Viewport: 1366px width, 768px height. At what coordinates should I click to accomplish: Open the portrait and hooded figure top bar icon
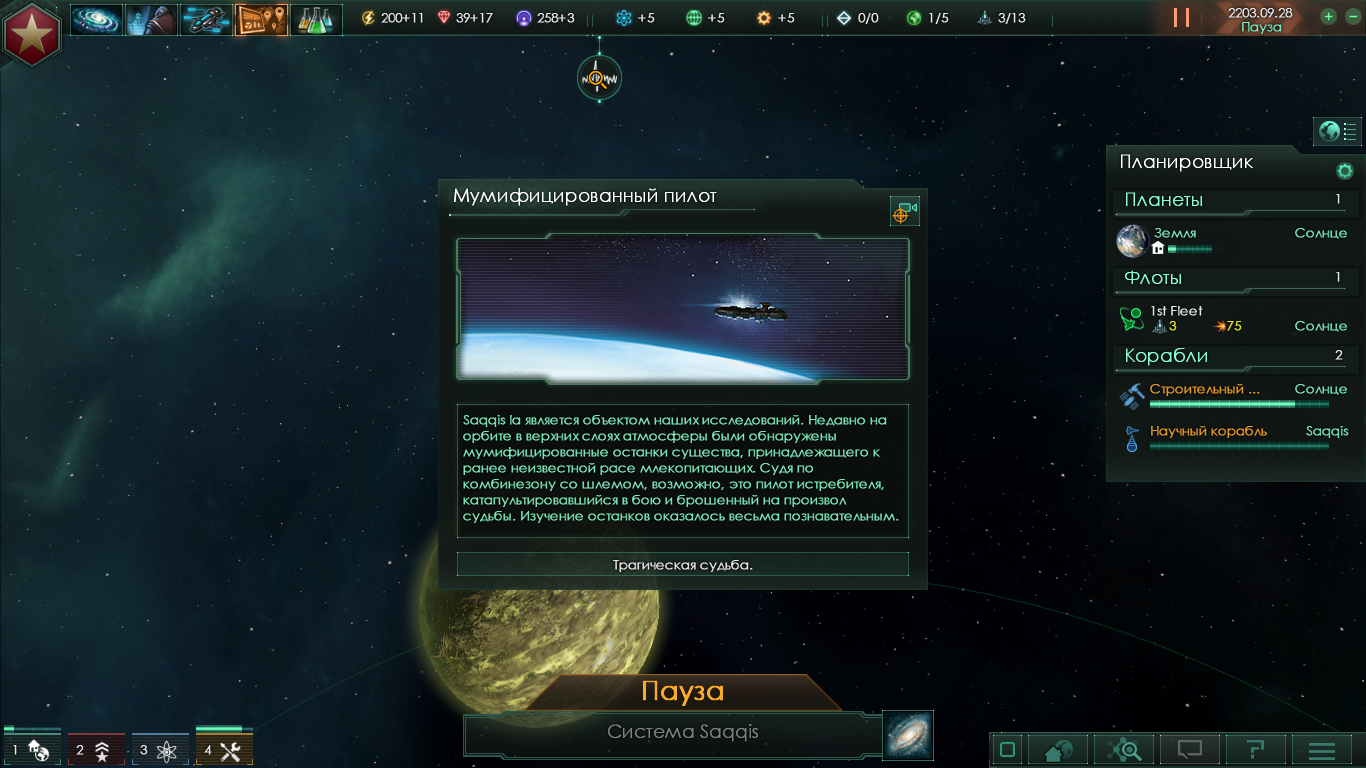point(151,19)
